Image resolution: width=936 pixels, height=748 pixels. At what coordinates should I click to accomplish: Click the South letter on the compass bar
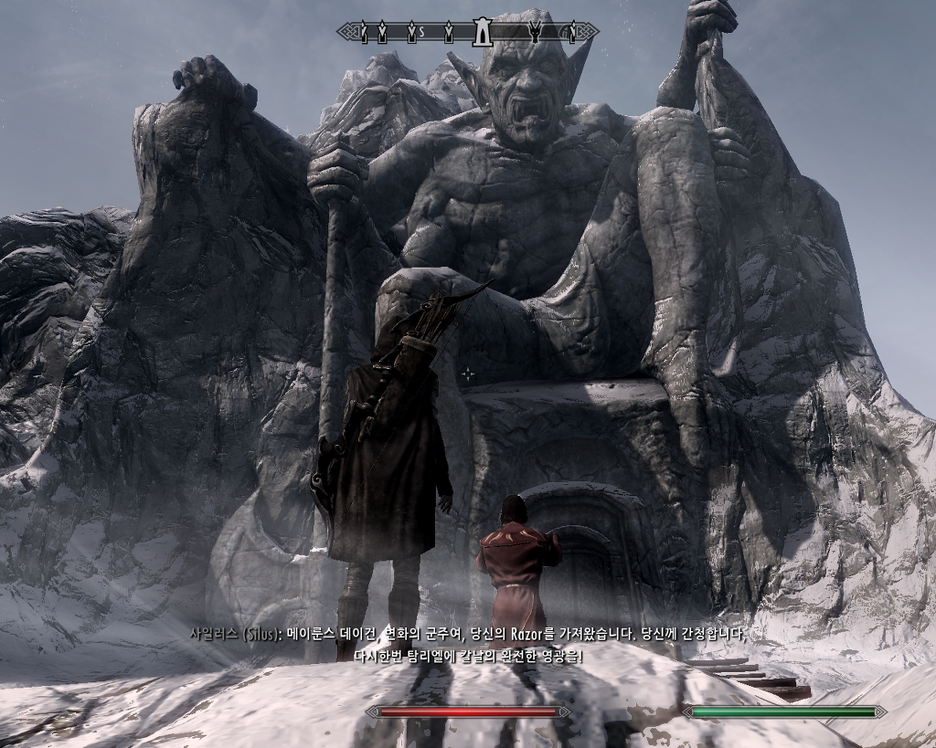point(422,33)
